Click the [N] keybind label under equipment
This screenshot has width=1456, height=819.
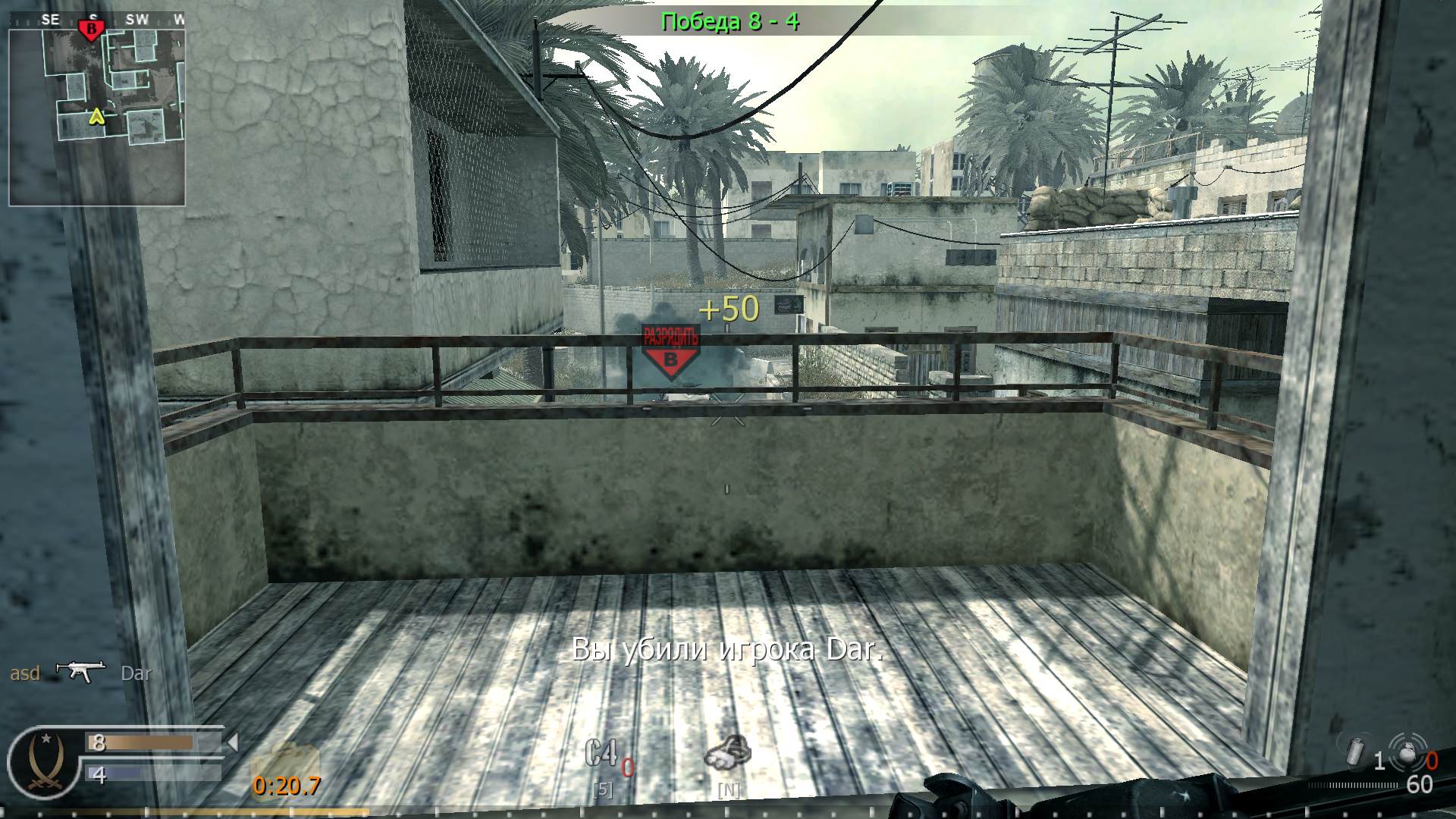coord(729,789)
